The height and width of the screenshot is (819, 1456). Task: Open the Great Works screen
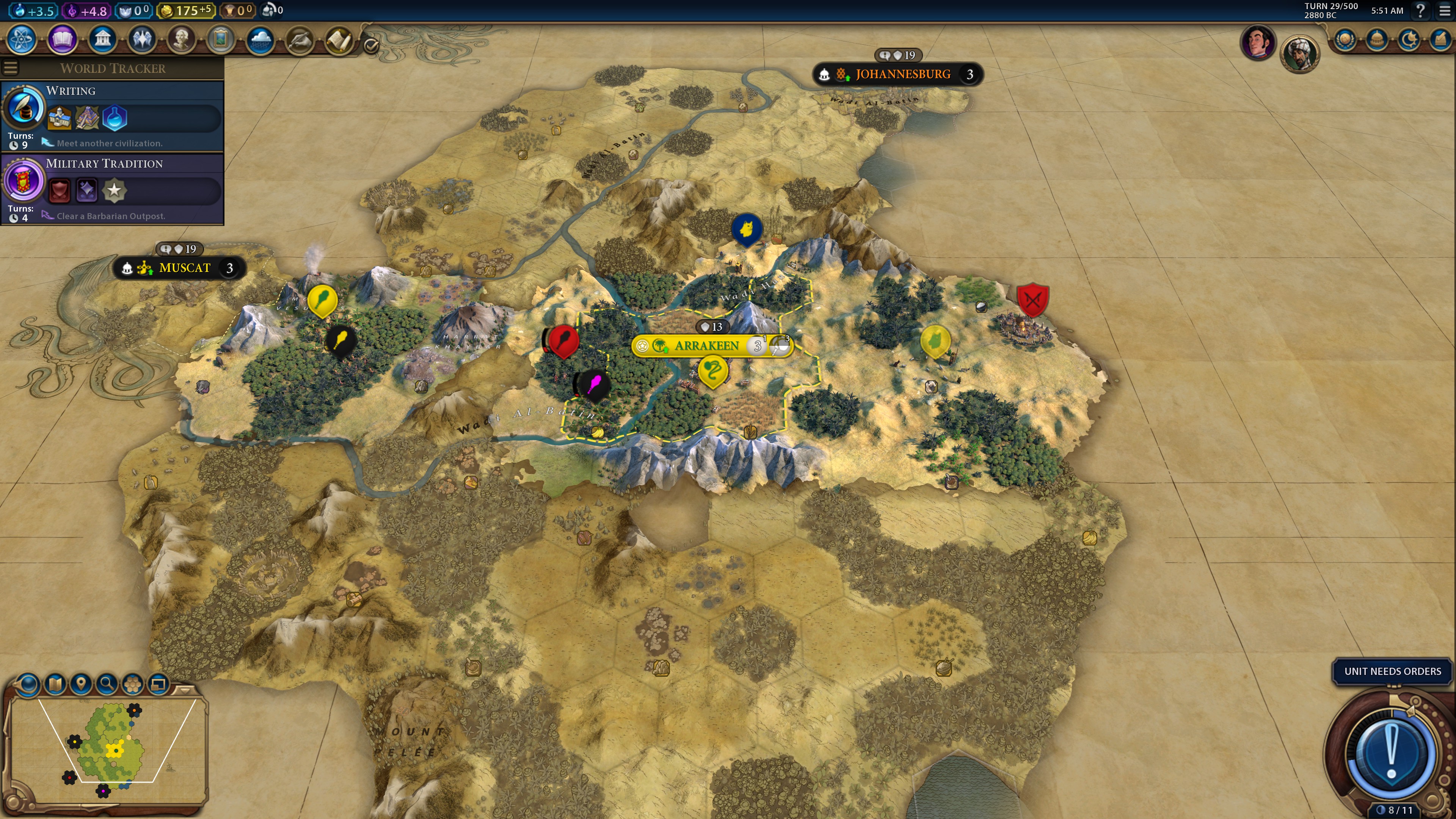click(x=220, y=39)
